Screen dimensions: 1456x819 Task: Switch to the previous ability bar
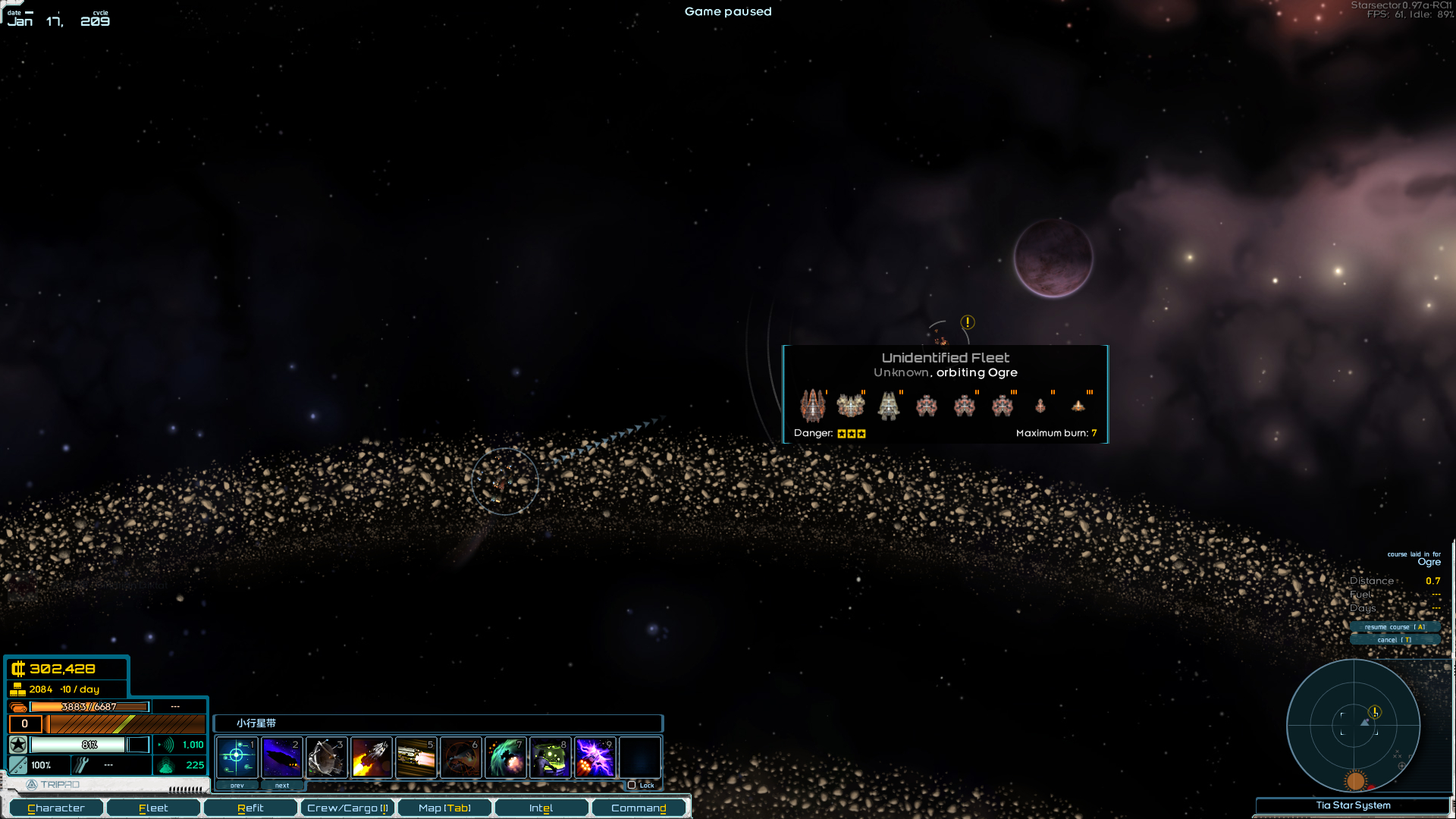pyautogui.click(x=237, y=786)
